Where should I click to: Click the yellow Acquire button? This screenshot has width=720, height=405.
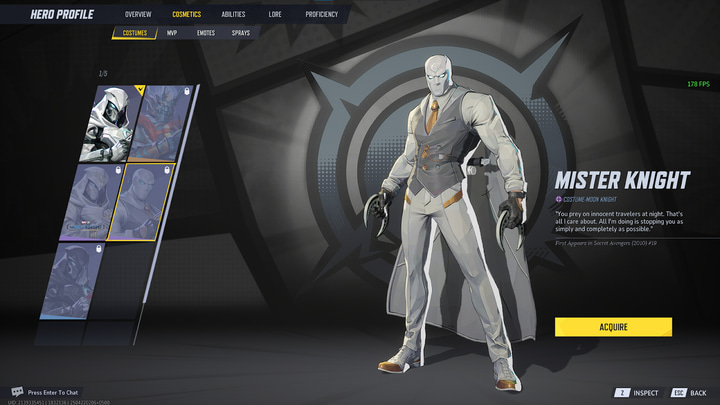(x=613, y=327)
